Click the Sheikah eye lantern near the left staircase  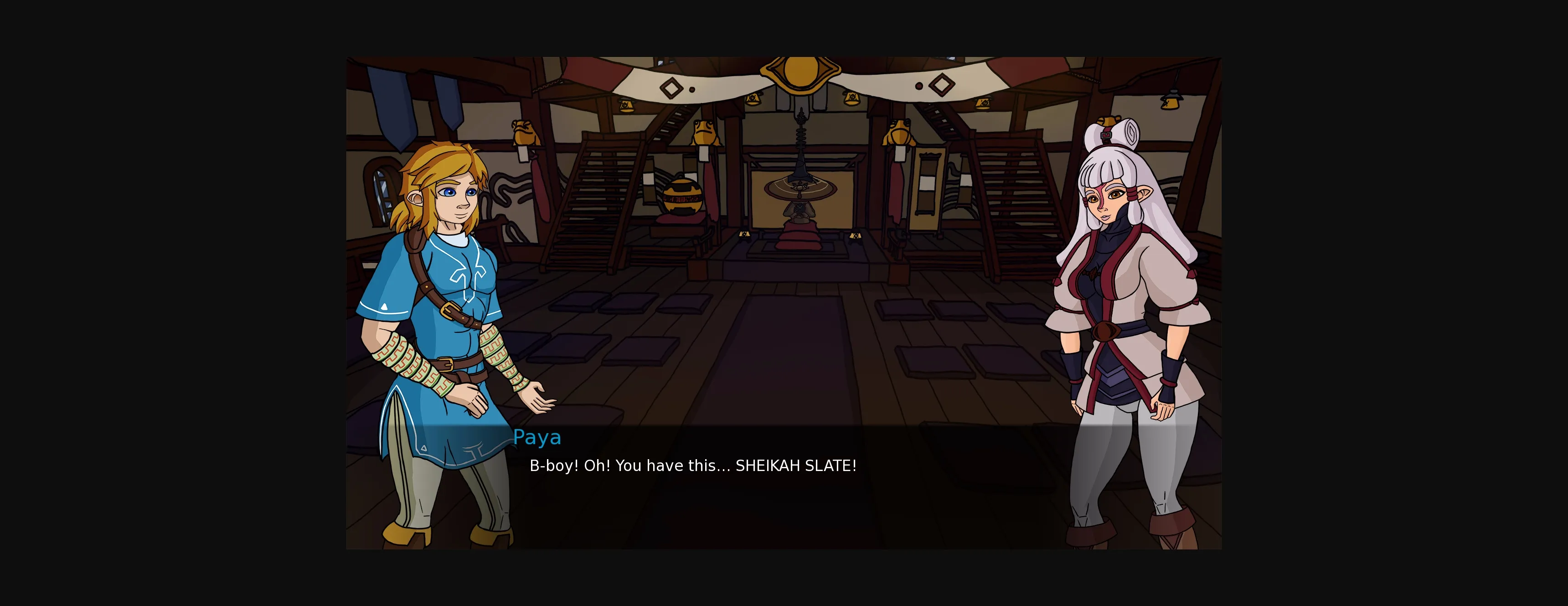click(x=626, y=106)
